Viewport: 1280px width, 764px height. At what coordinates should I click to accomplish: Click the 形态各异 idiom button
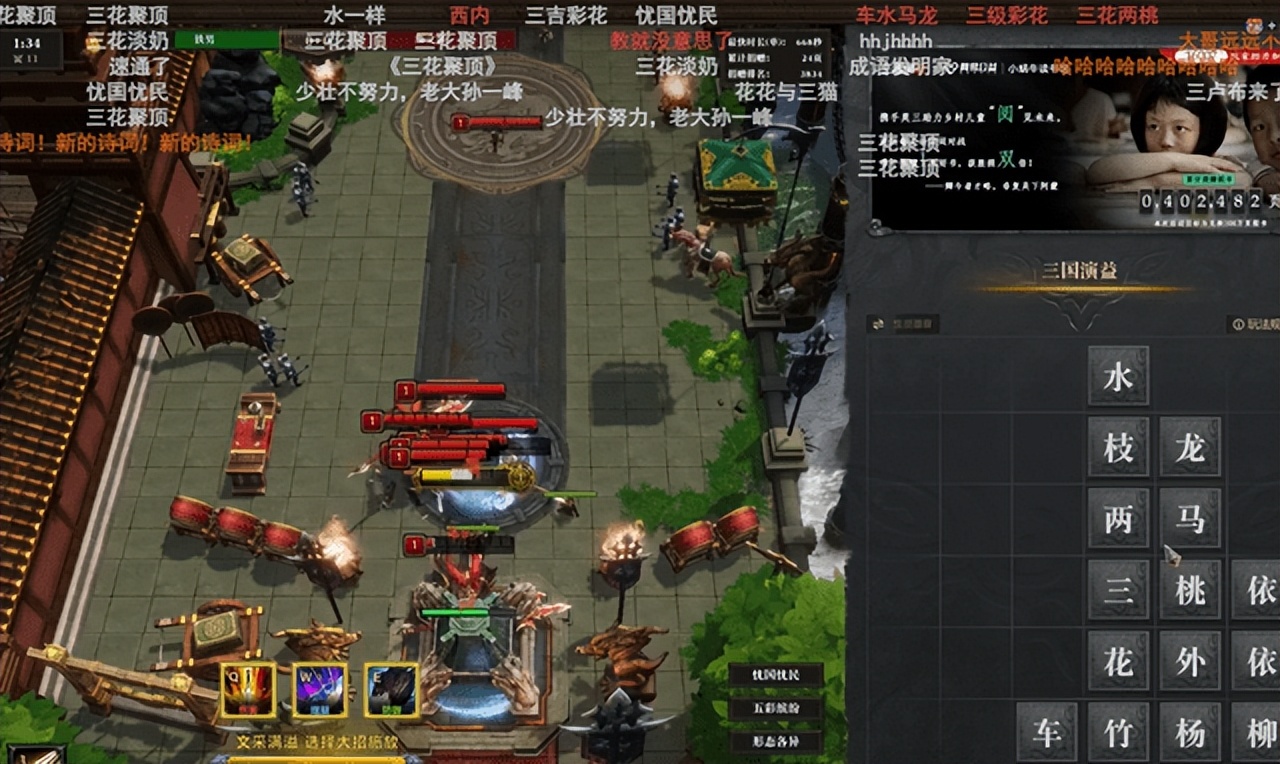pyautogui.click(x=775, y=742)
